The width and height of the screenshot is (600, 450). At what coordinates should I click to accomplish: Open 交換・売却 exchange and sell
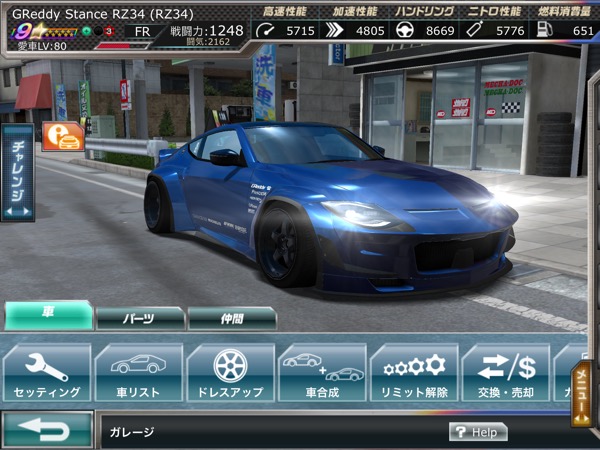click(506, 372)
